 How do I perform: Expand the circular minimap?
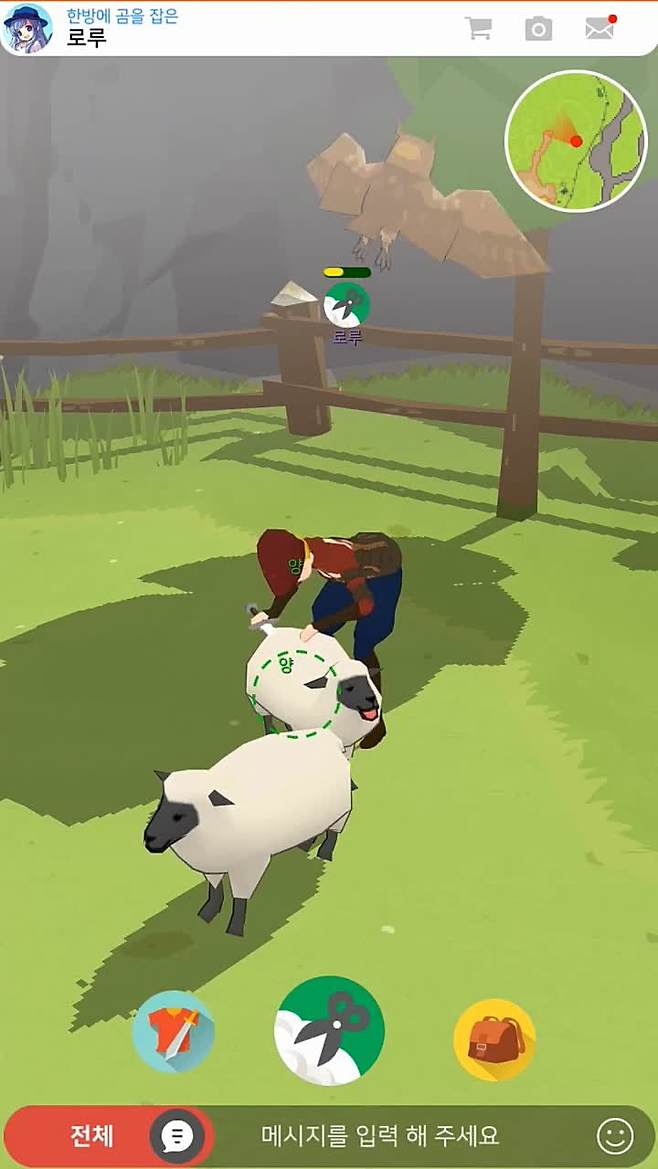click(x=575, y=141)
